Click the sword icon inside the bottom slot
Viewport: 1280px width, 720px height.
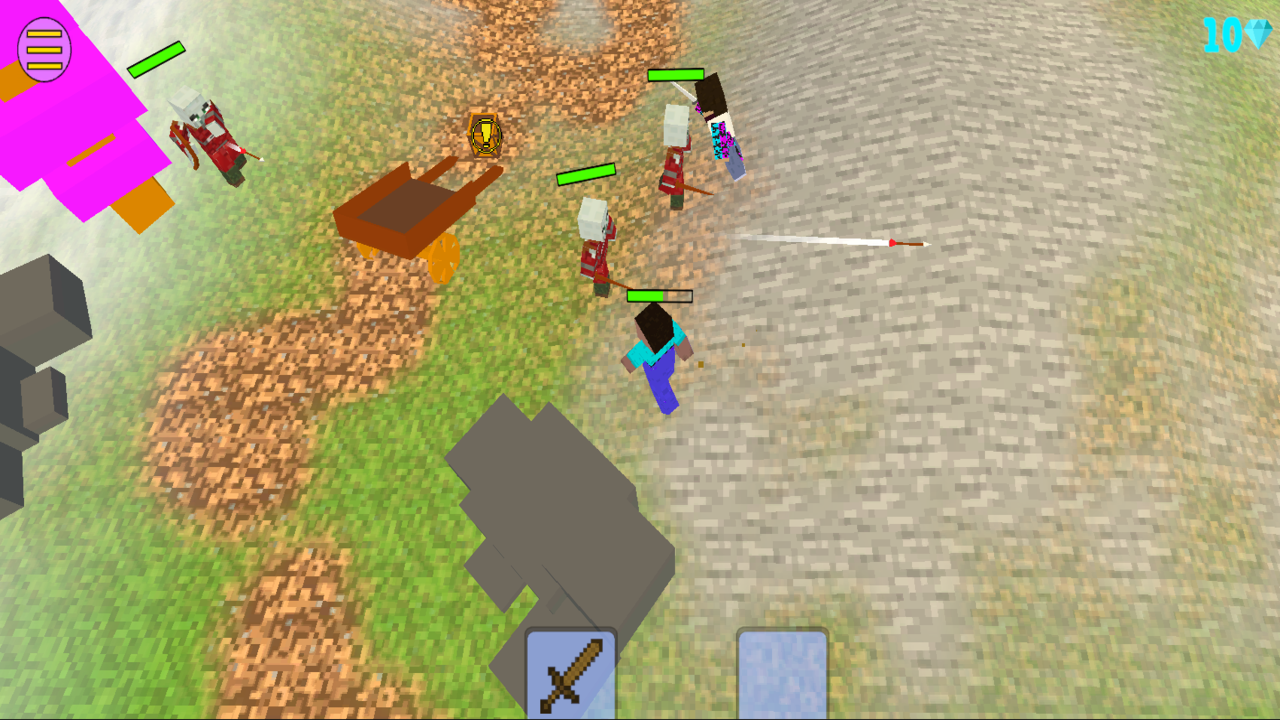pyautogui.click(x=570, y=676)
